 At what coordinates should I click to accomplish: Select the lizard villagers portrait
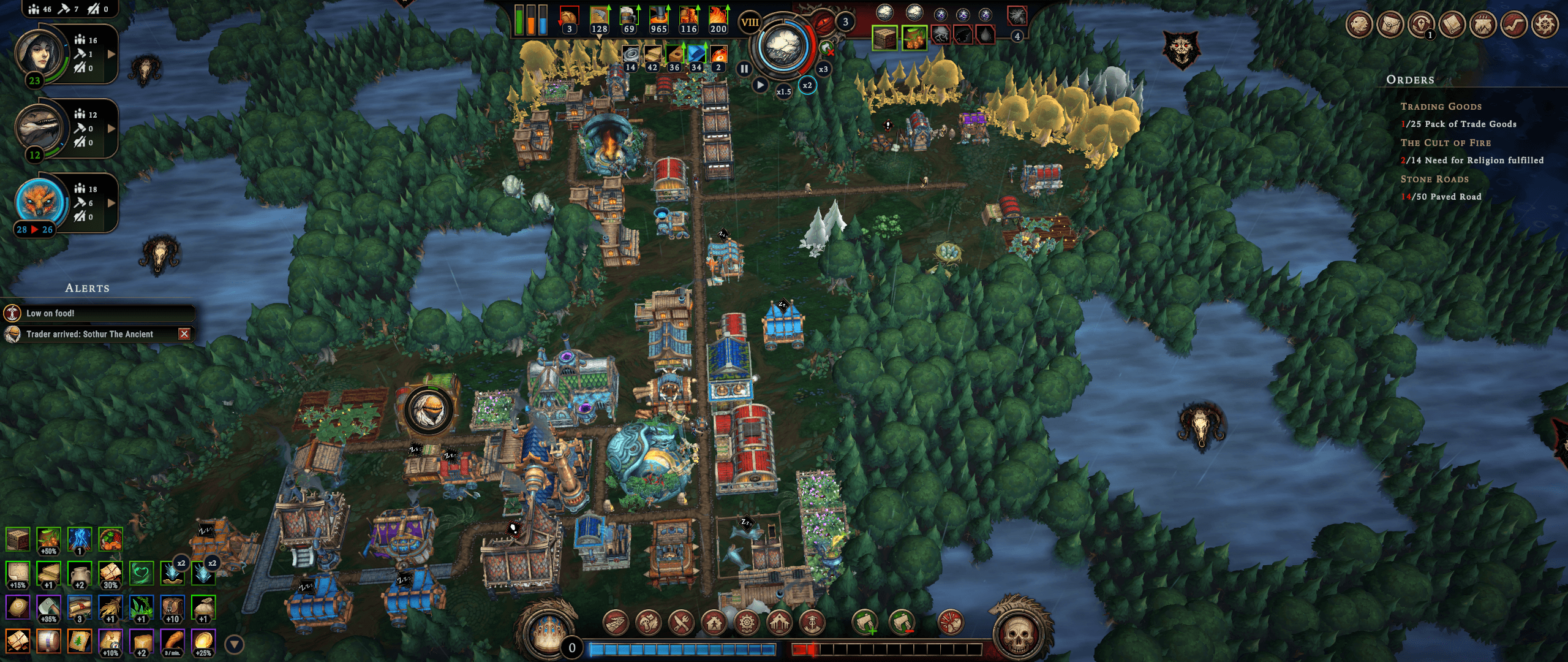click(40, 128)
